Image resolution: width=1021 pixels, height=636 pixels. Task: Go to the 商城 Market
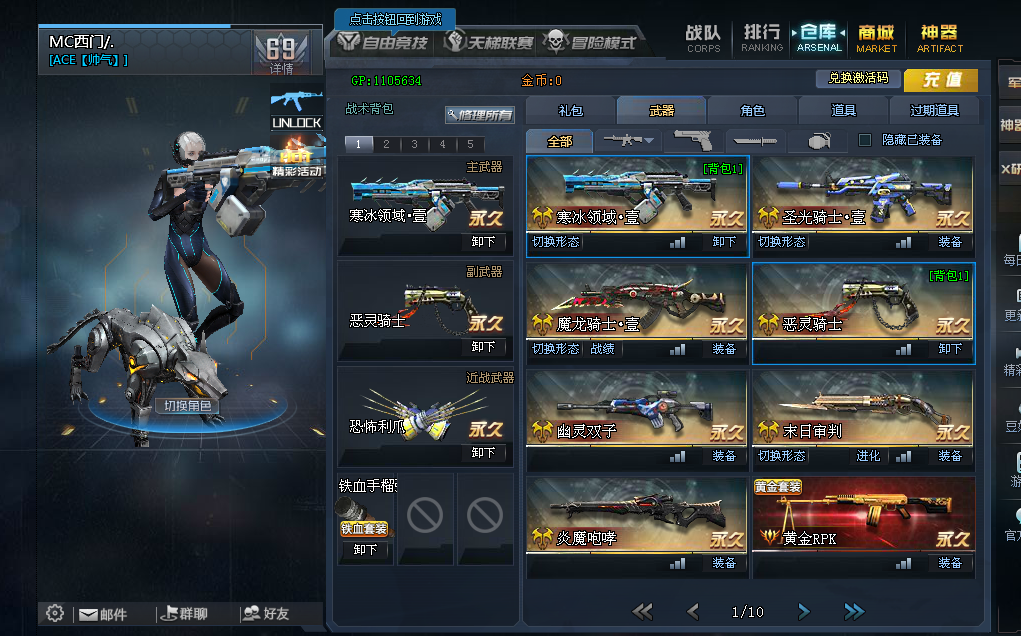pyautogui.click(x=876, y=38)
